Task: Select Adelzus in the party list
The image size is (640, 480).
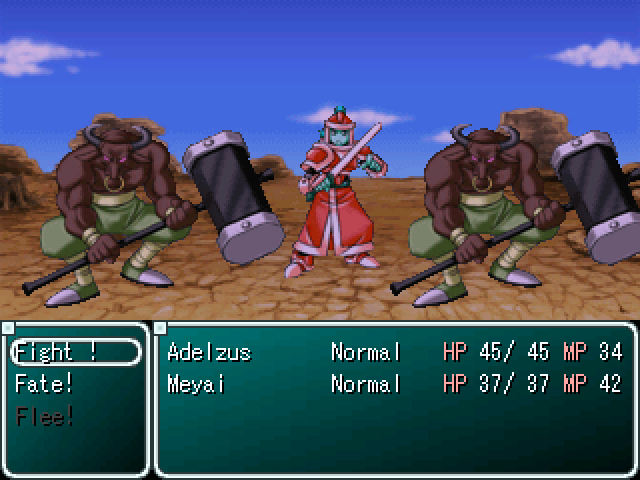Action: tap(209, 352)
